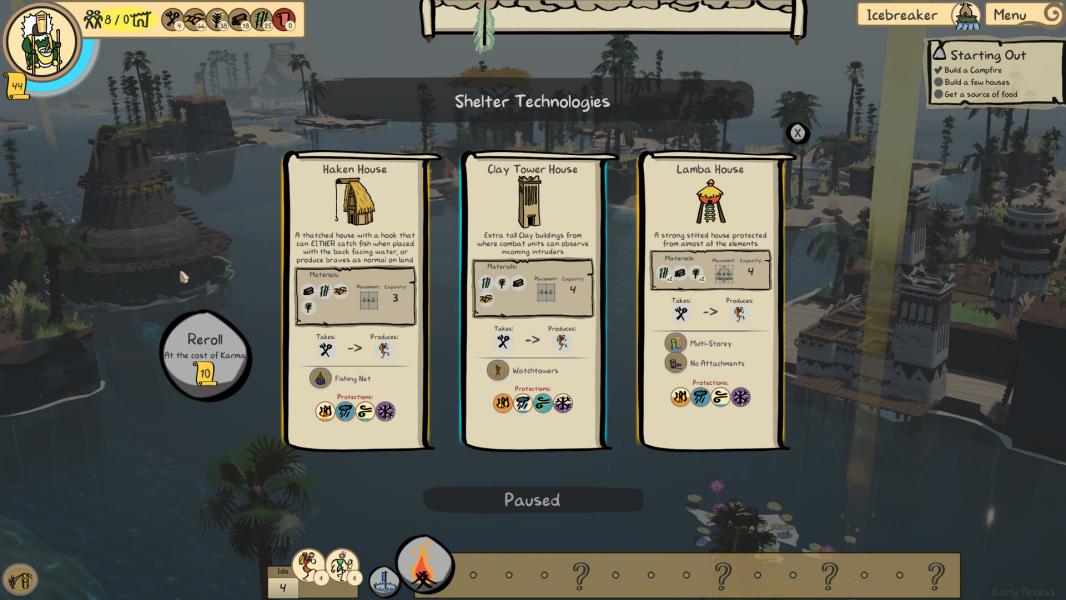Reroll technologies at the cost of Karma
1066x600 pixels.
pos(205,355)
